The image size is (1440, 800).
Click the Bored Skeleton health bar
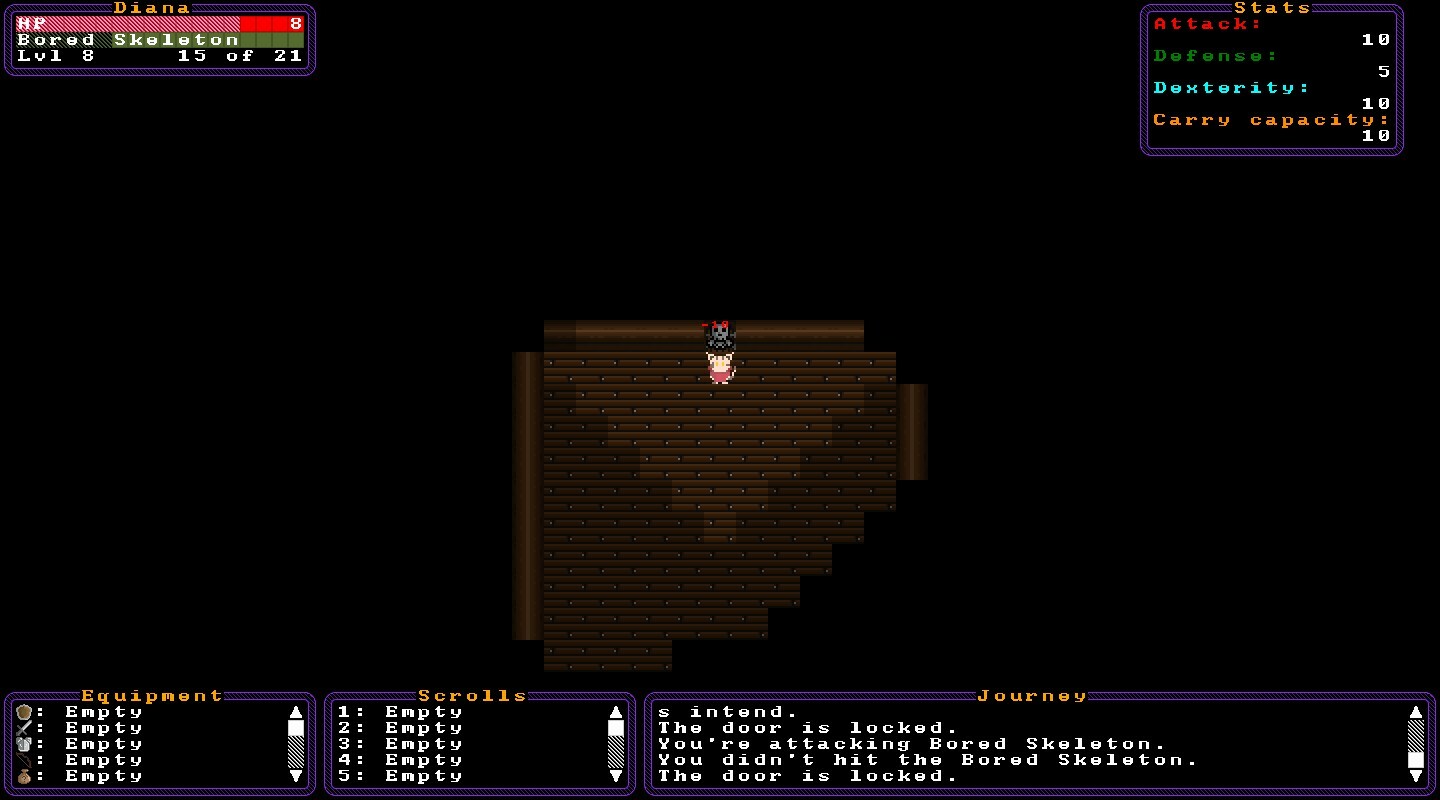[160, 39]
